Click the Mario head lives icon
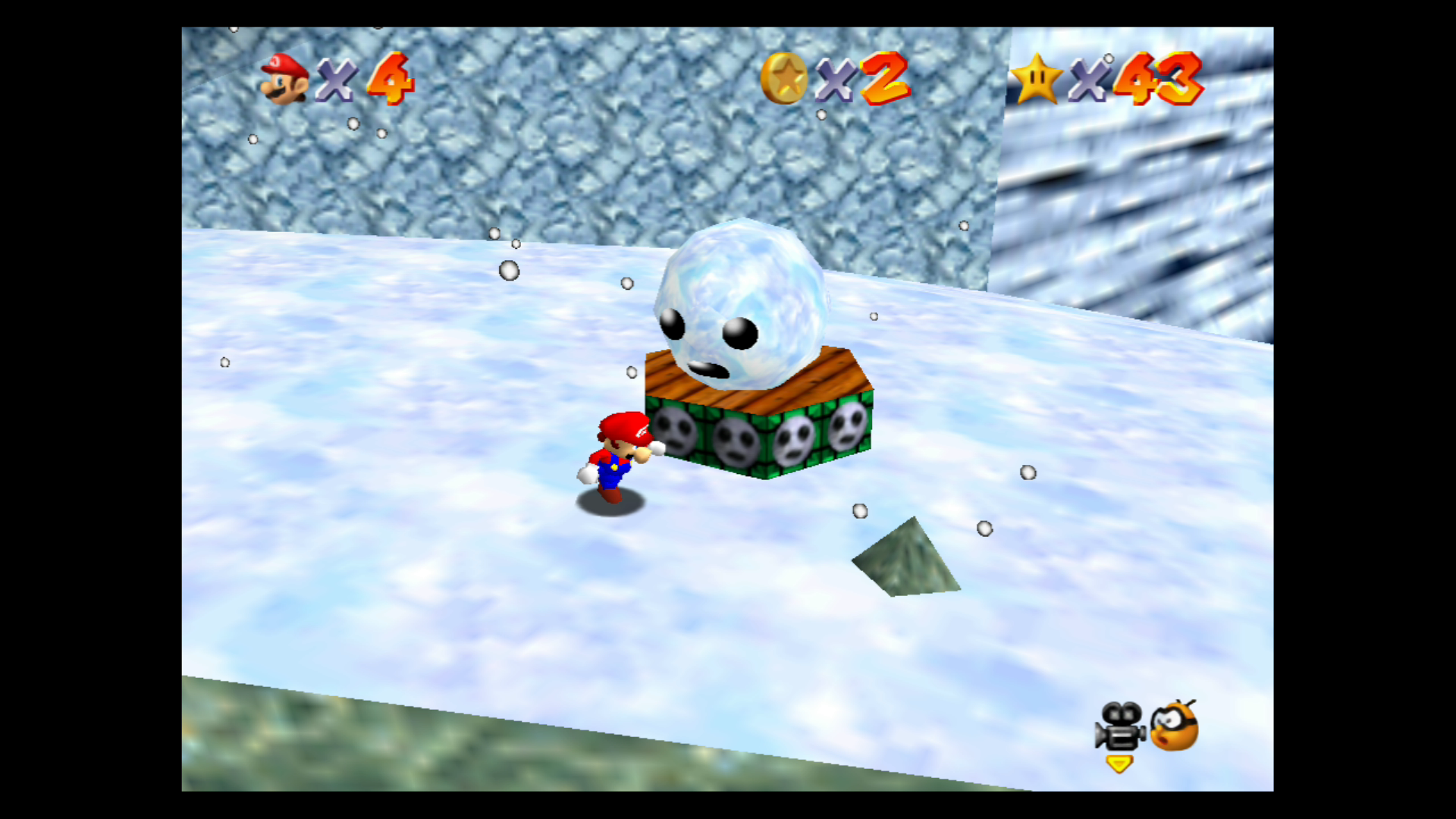The width and height of the screenshot is (1456, 819). 281,78
